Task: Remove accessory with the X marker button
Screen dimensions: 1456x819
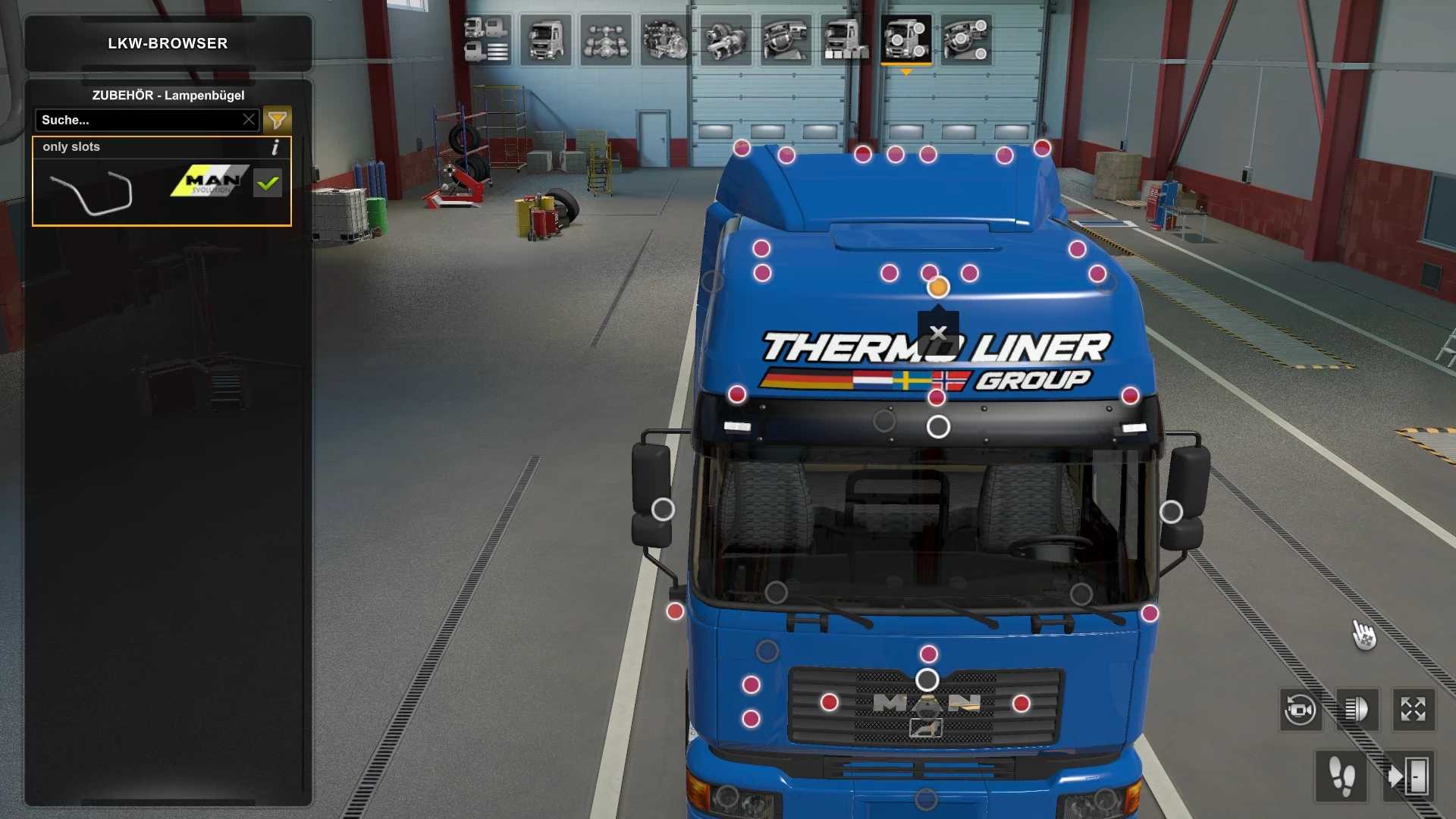Action: 938,333
